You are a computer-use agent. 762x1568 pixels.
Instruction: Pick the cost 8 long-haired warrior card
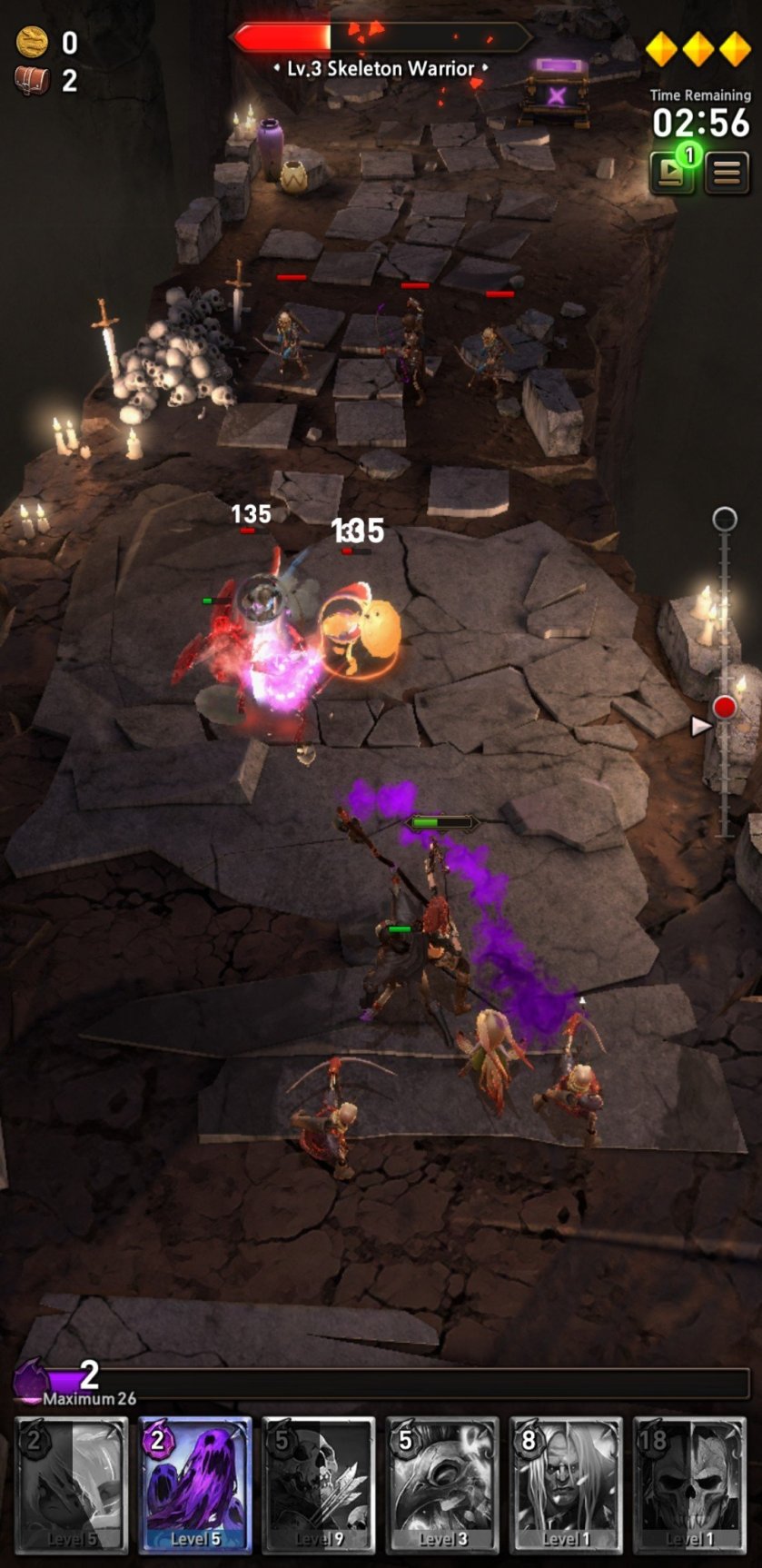point(566,1484)
